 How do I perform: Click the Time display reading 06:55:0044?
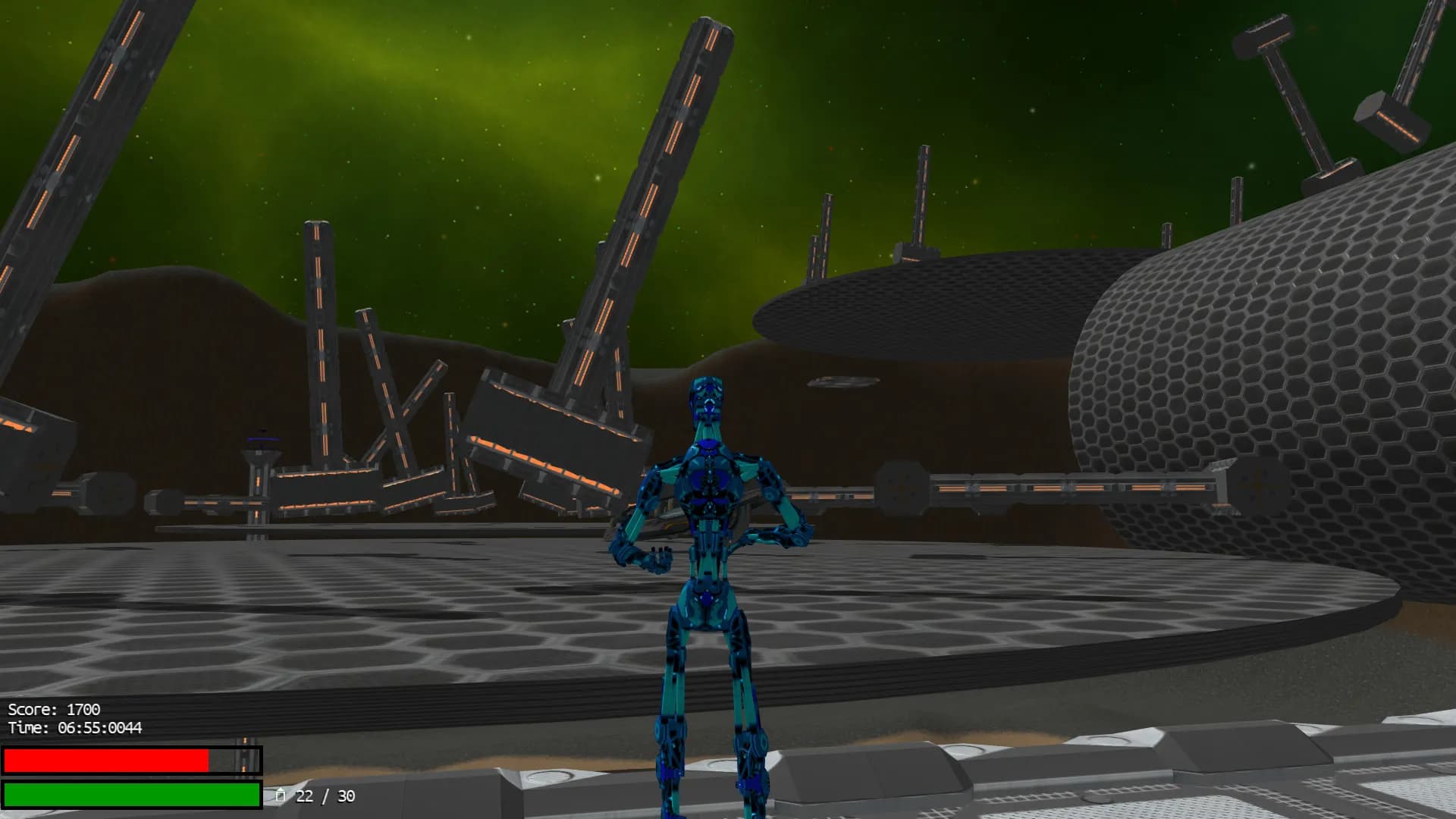point(76,728)
